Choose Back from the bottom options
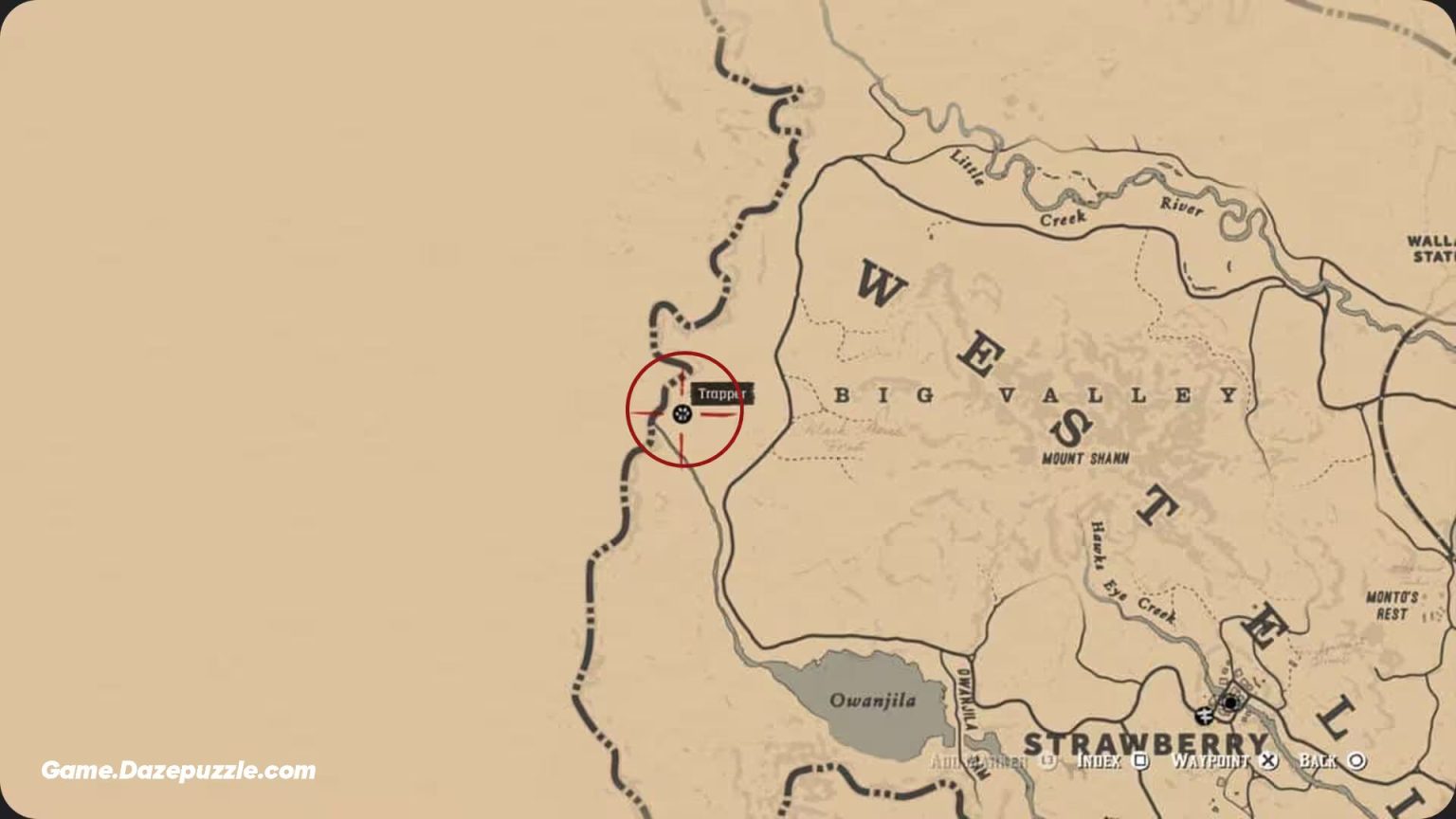This screenshot has width=1456, height=819. [x=1319, y=760]
